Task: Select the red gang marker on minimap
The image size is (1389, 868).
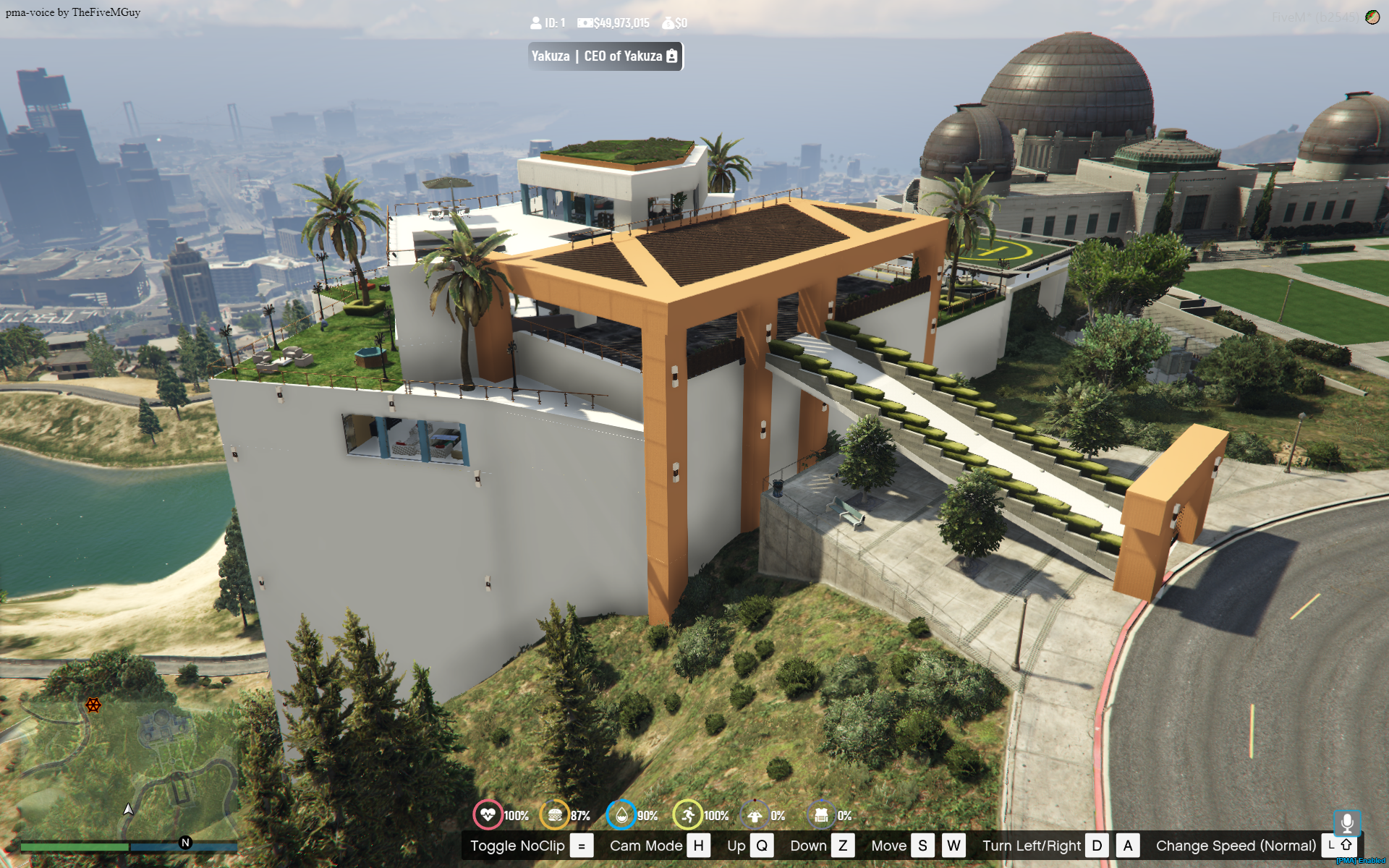Action: tap(93, 705)
